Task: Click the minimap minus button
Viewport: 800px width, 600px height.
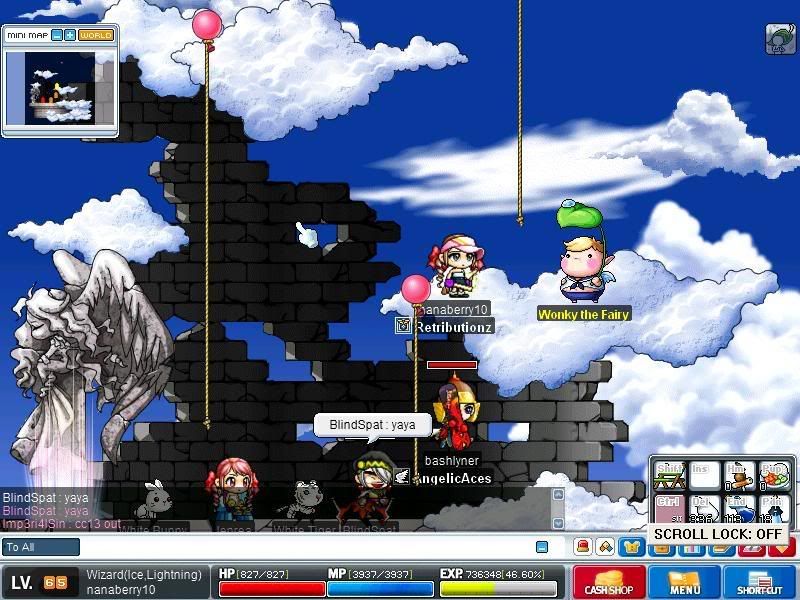Action: click(57, 35)
